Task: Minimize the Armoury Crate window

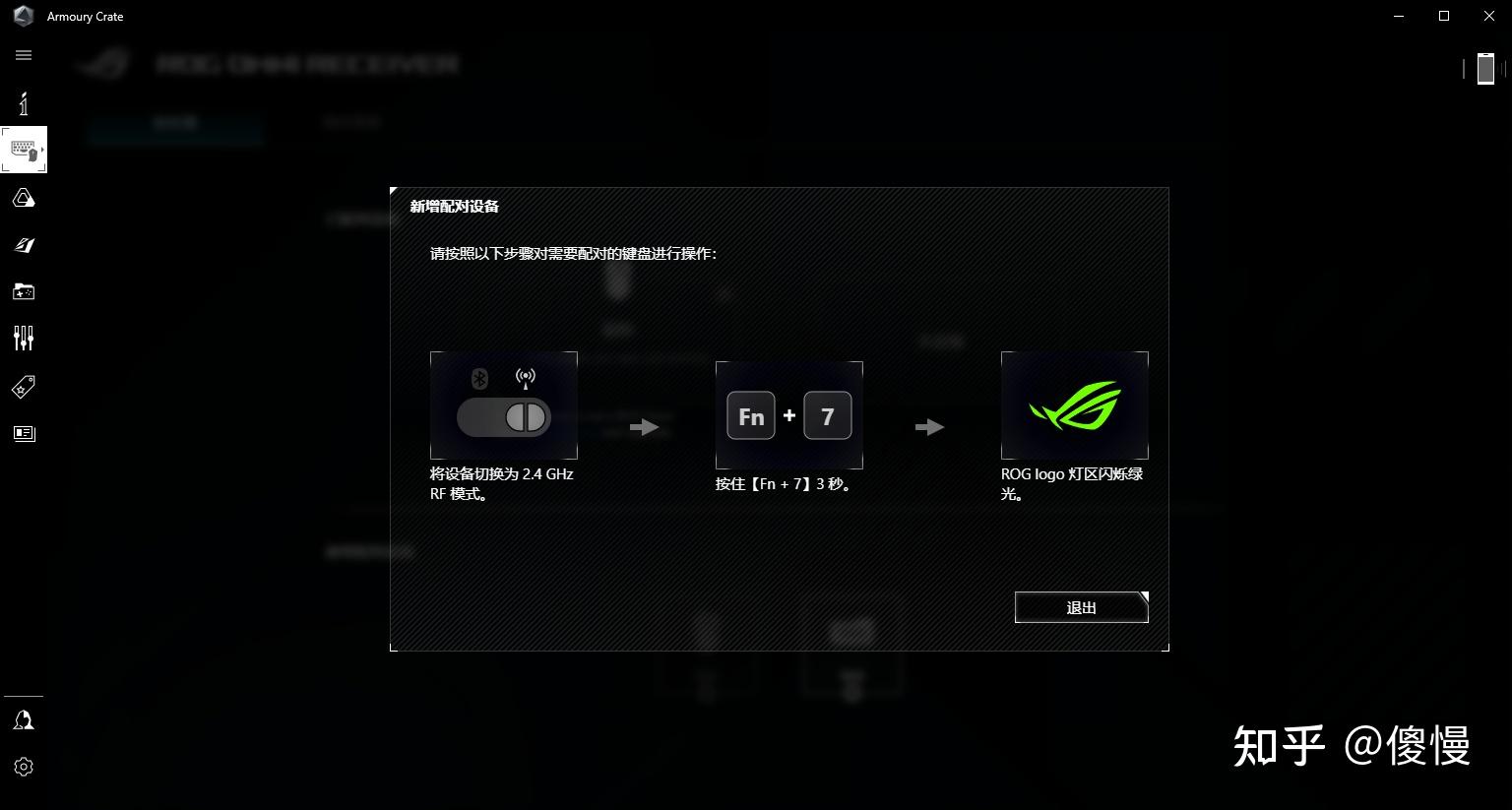Action: click(x=1399, y=16)
